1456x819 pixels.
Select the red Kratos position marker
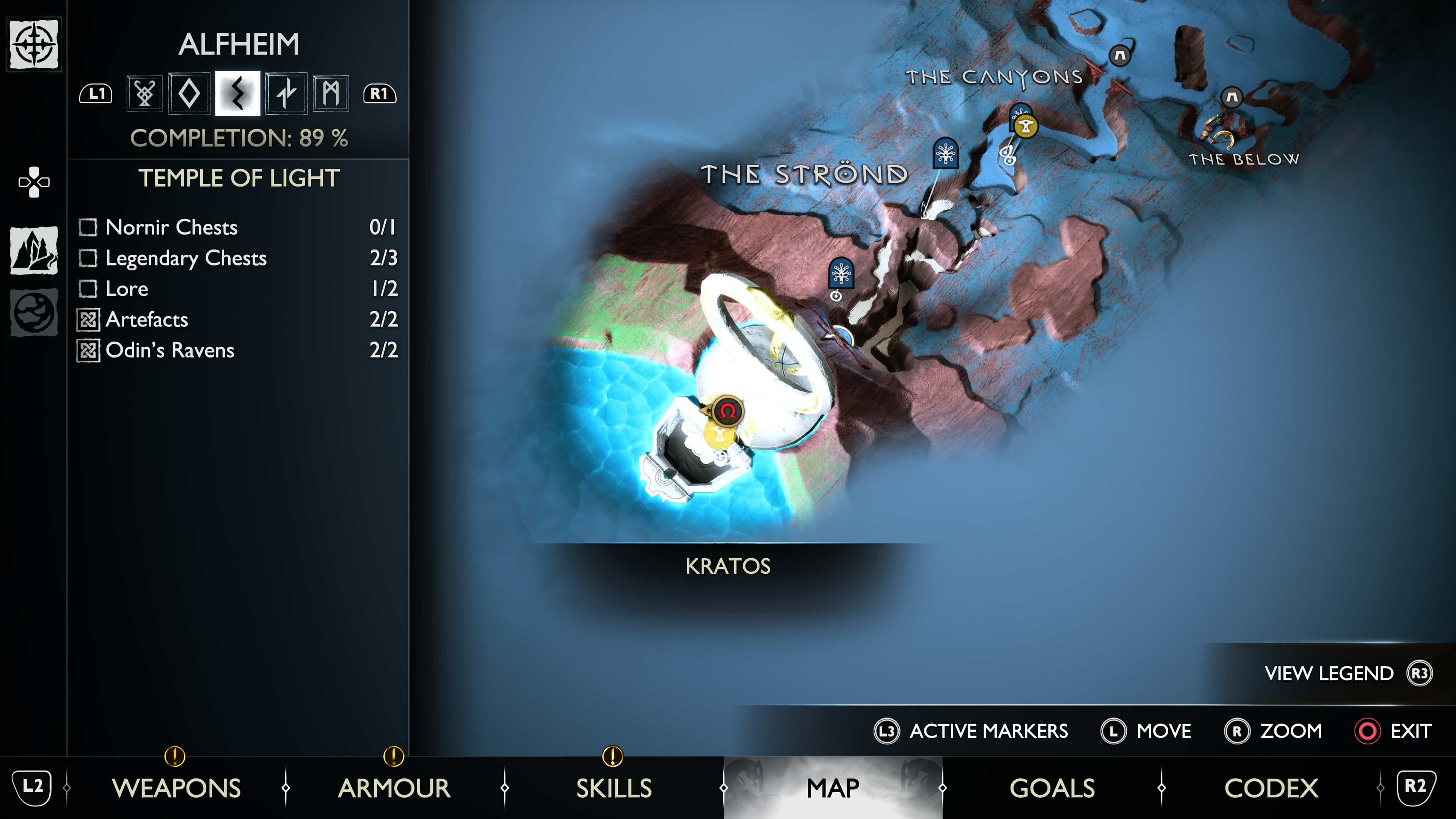pyautogui.click(x=728, y=411)
